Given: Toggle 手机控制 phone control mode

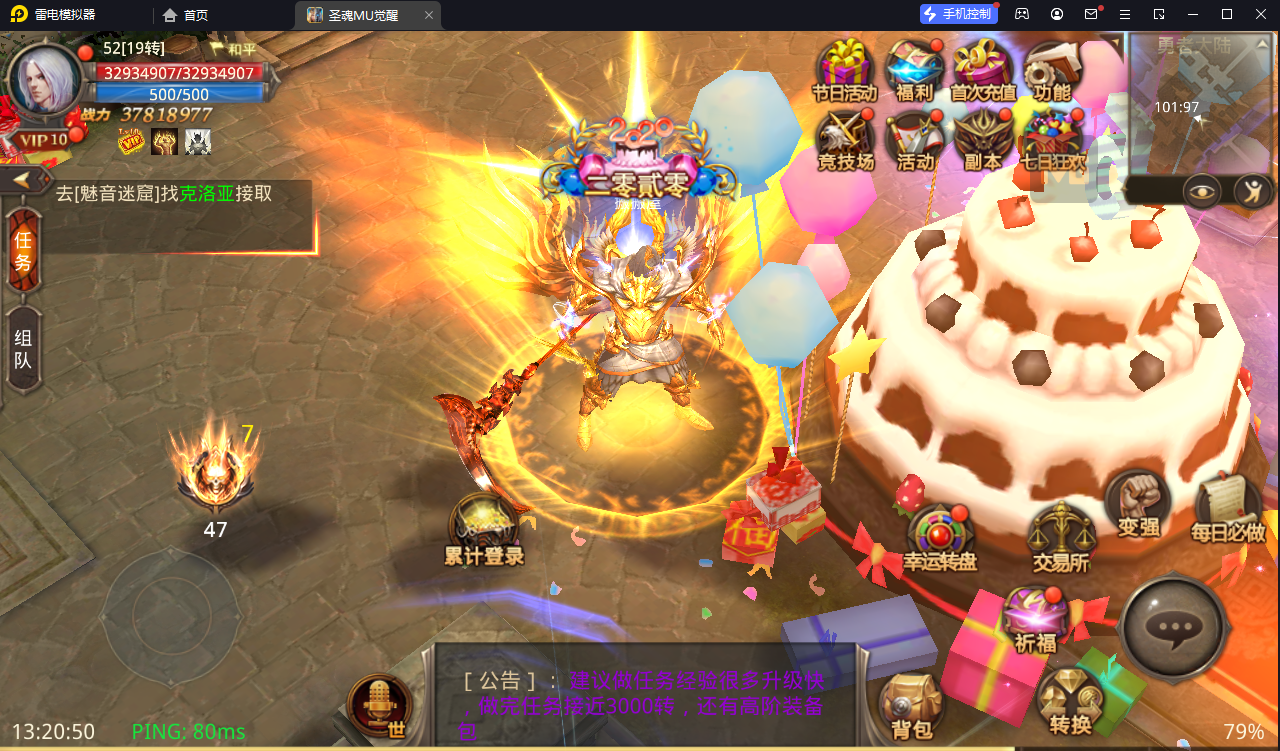Looking at the screenshot, I should (x=958, y=13).
